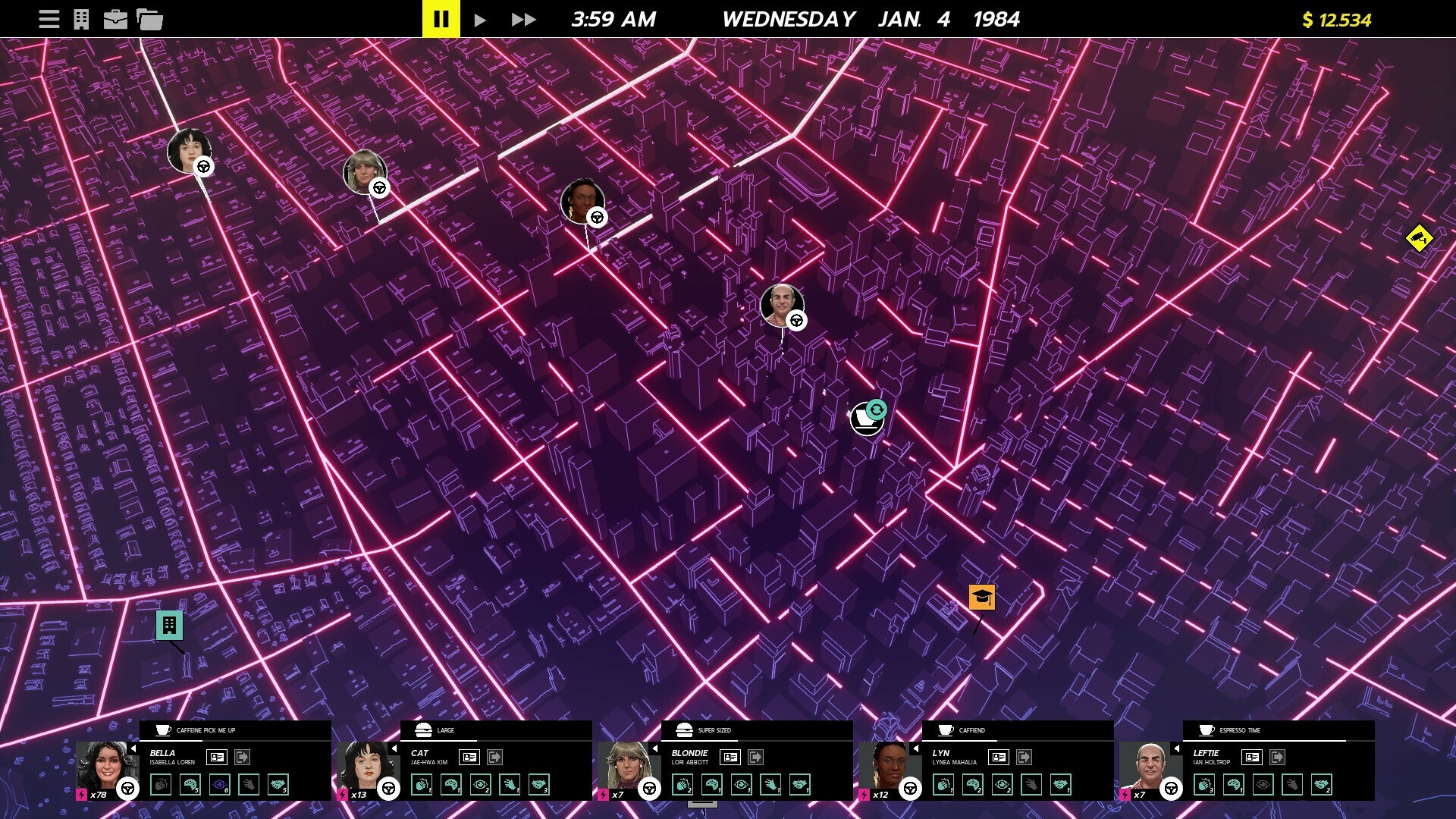Collapse Lyn's driver card
1456x819 pixels.
coord(915,749)
